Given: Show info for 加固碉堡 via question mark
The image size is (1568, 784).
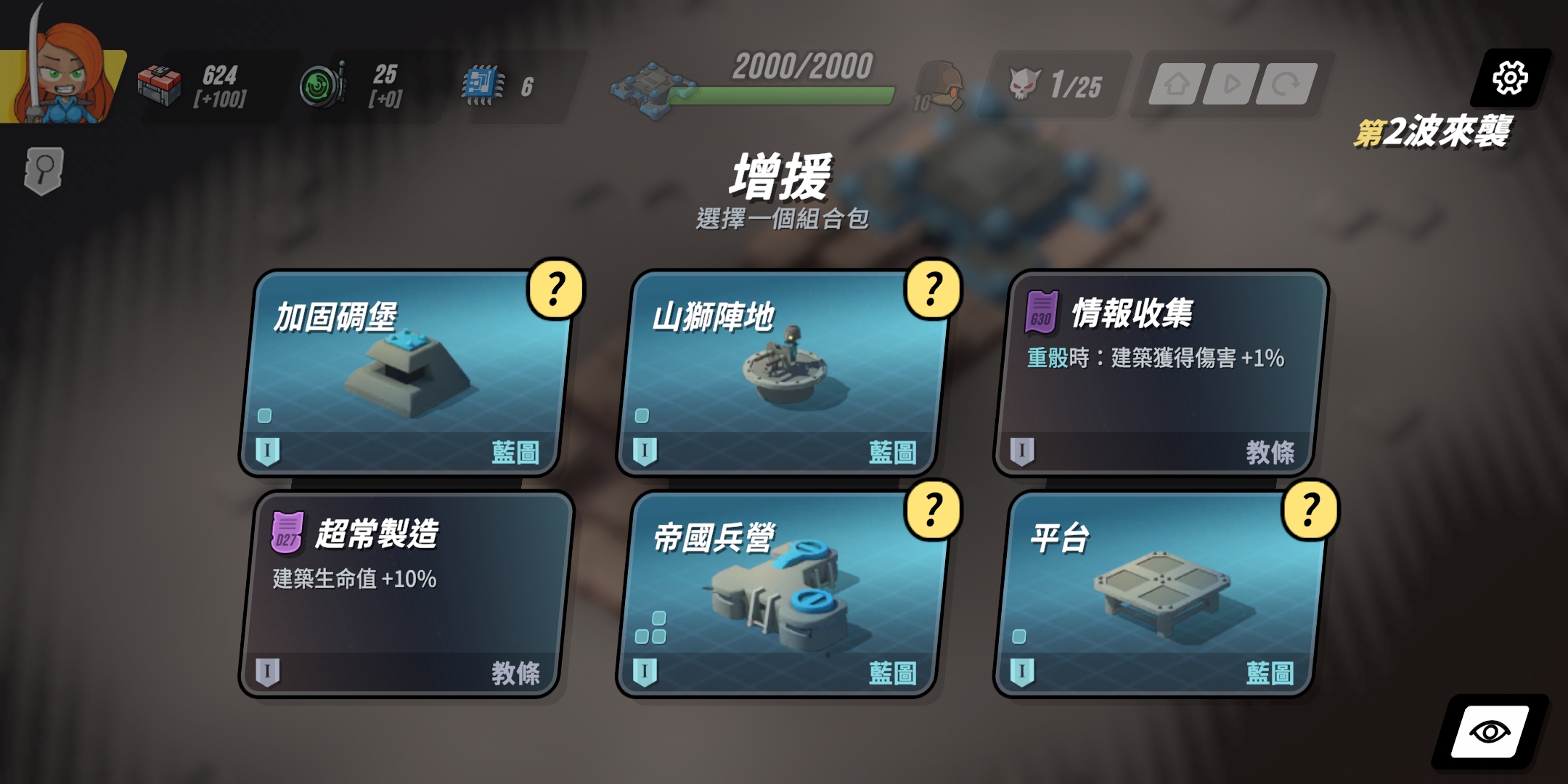Looking at the screenshot, I should tap(556, 289).
